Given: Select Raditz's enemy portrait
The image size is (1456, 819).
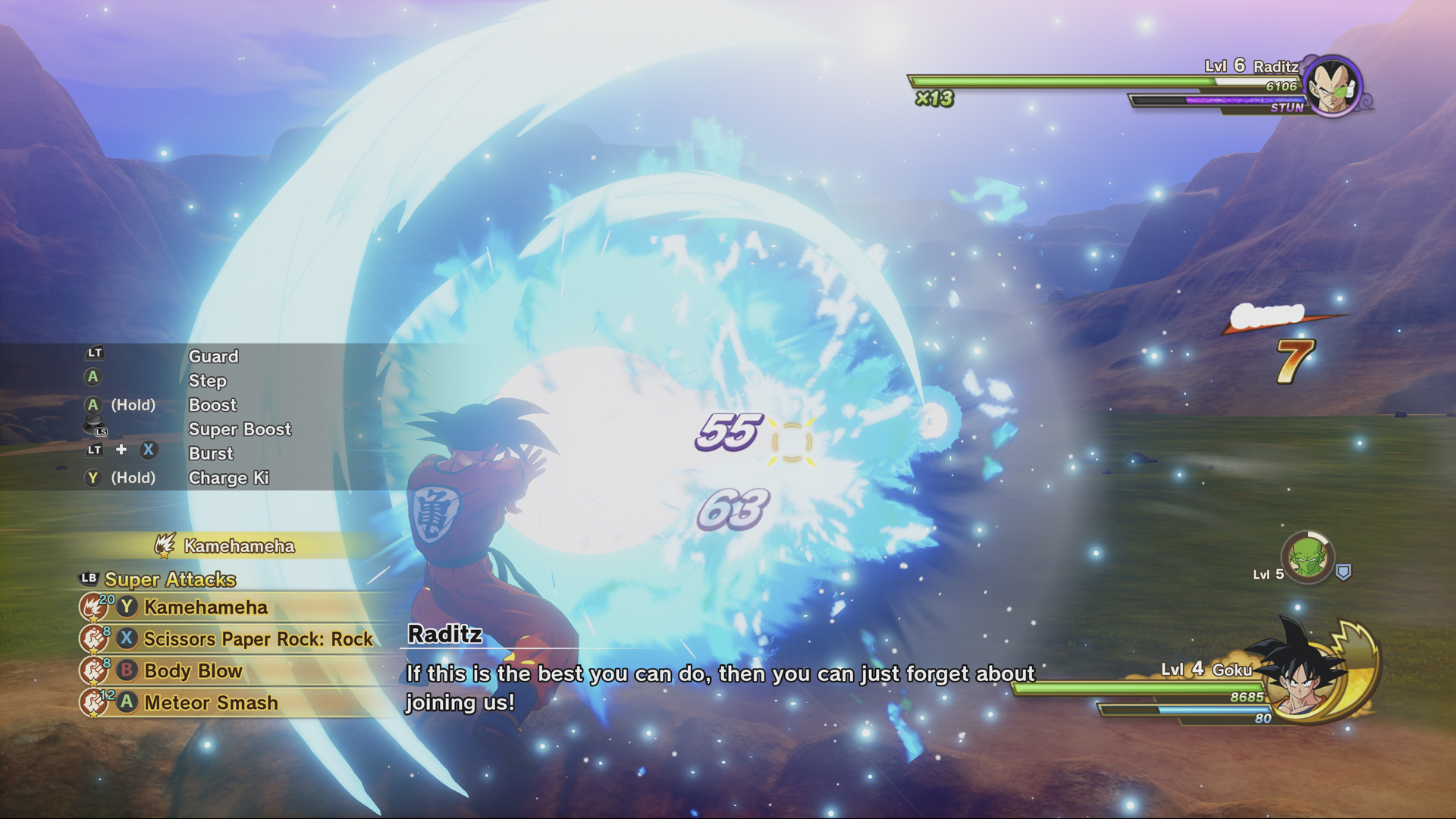Looking at the screenshot, I should tap(1332, 86).
